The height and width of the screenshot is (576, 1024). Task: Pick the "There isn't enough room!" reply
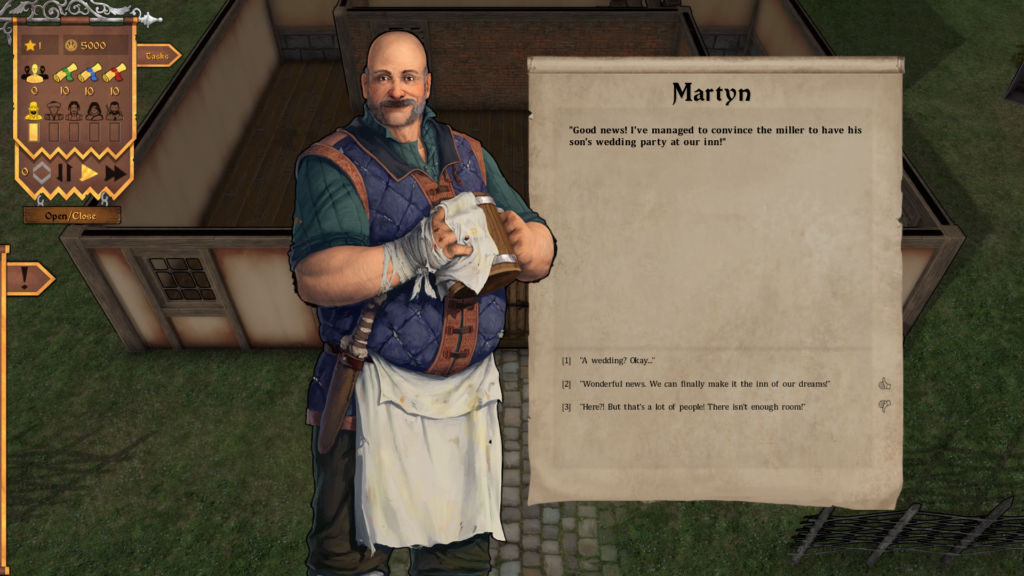692,407
